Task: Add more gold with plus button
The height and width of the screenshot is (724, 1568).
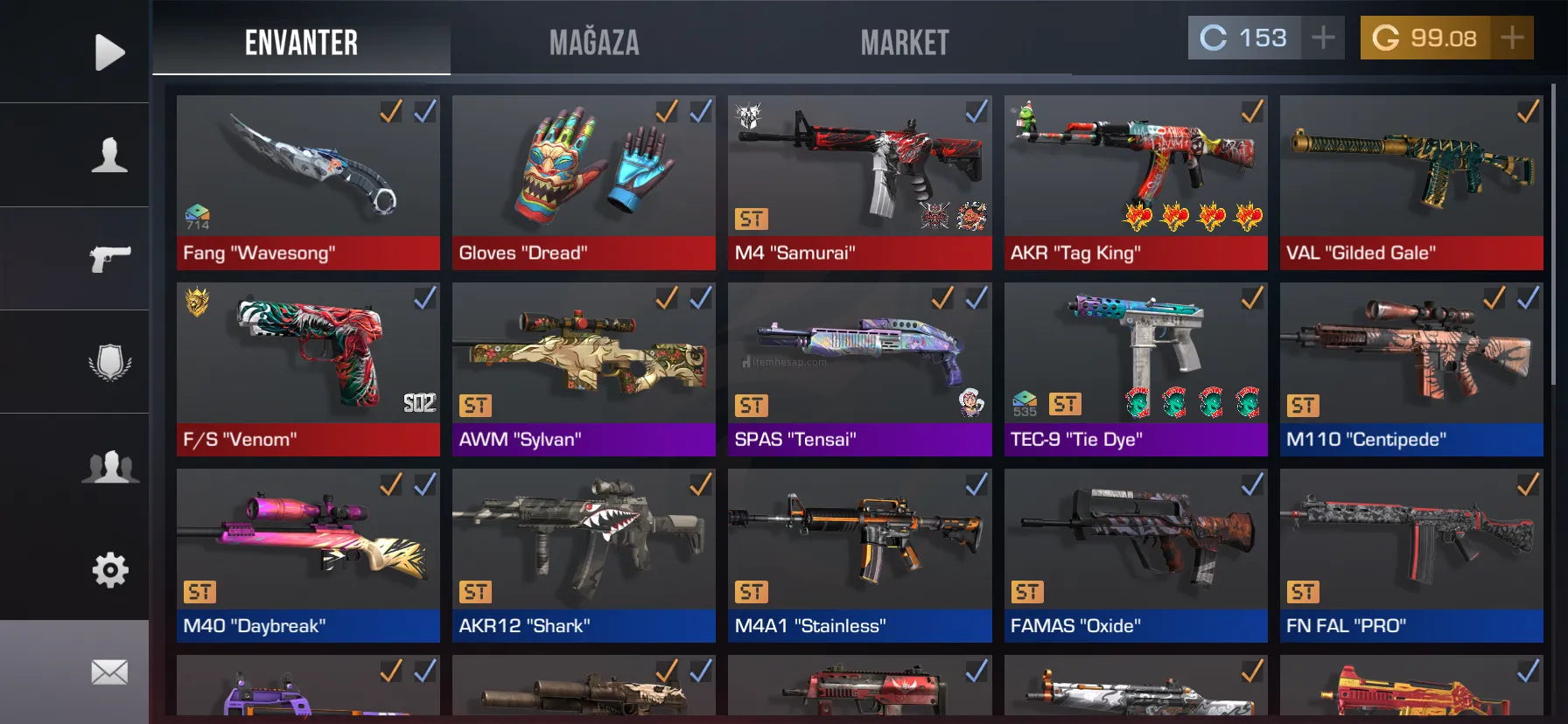Action: (x=1512, y=38)
